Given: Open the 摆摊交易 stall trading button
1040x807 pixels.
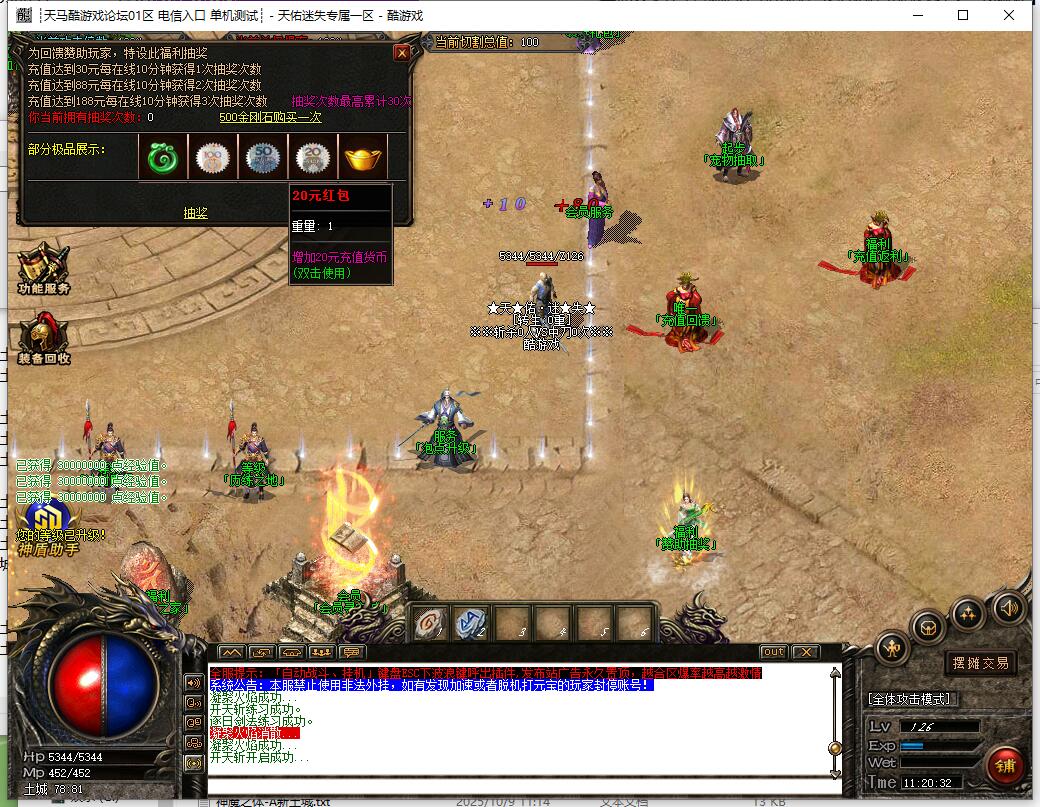Looking at the screenshot, I should pos(980,662).
